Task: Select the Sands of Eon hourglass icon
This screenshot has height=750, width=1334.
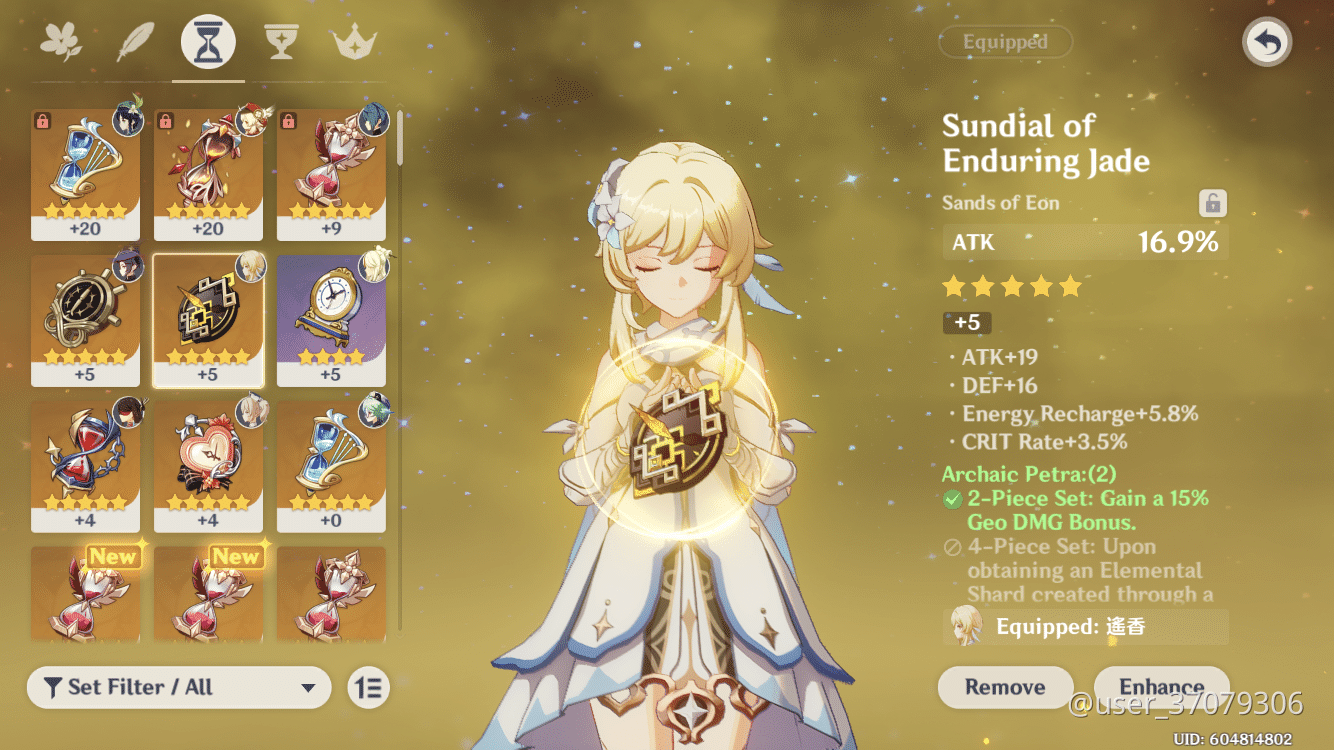Action: tap(207, 41)
